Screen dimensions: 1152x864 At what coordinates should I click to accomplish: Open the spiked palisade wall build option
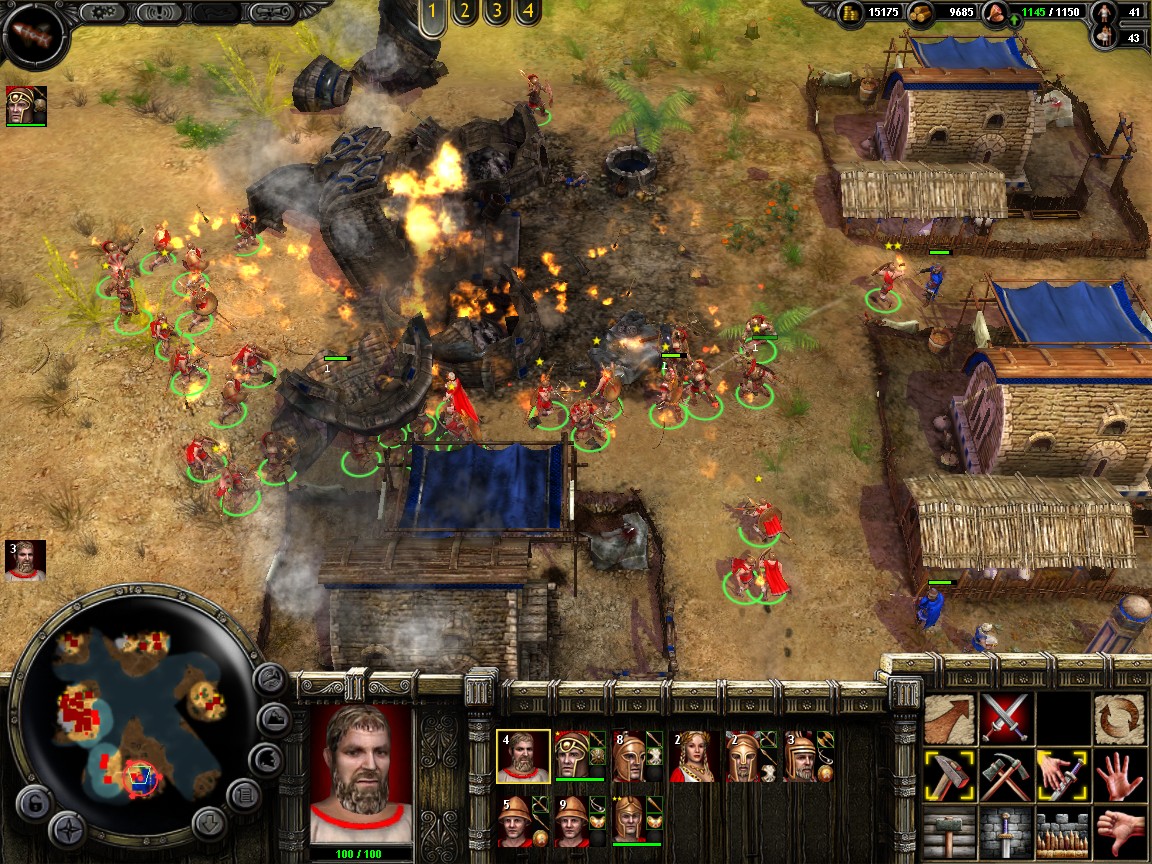pyautogui.click(x=1060, y=831)
